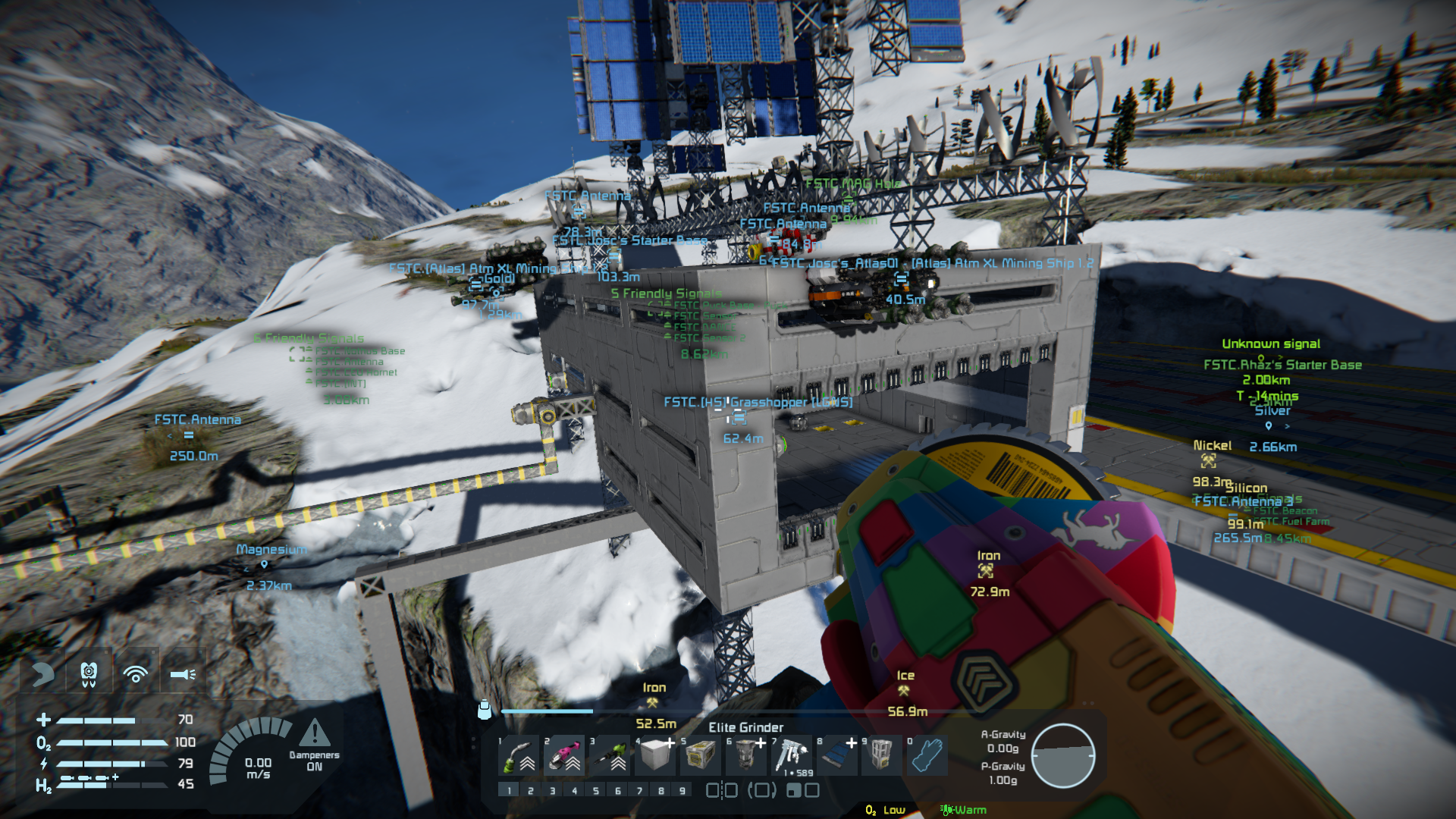Select the welder in hotbar slot 1

519,755
